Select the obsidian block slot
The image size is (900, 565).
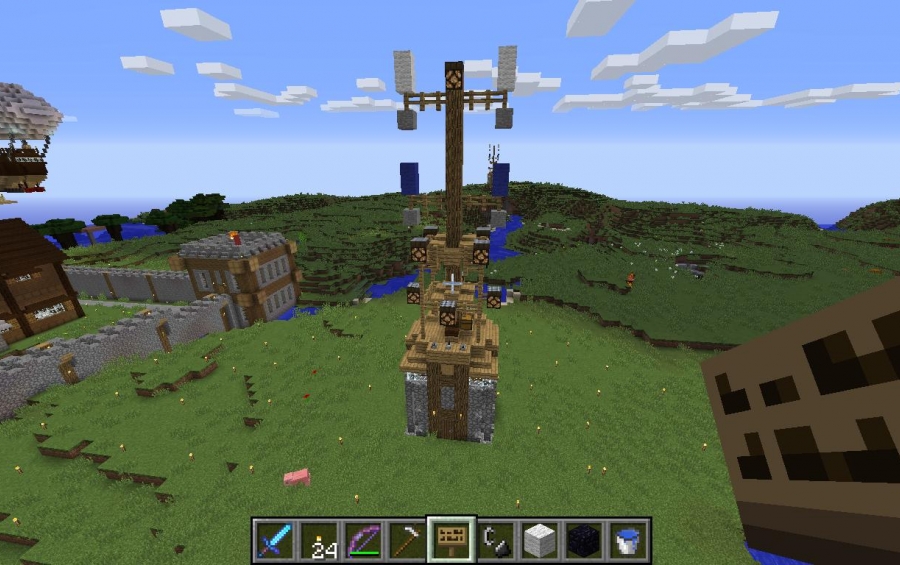(583, 540)
